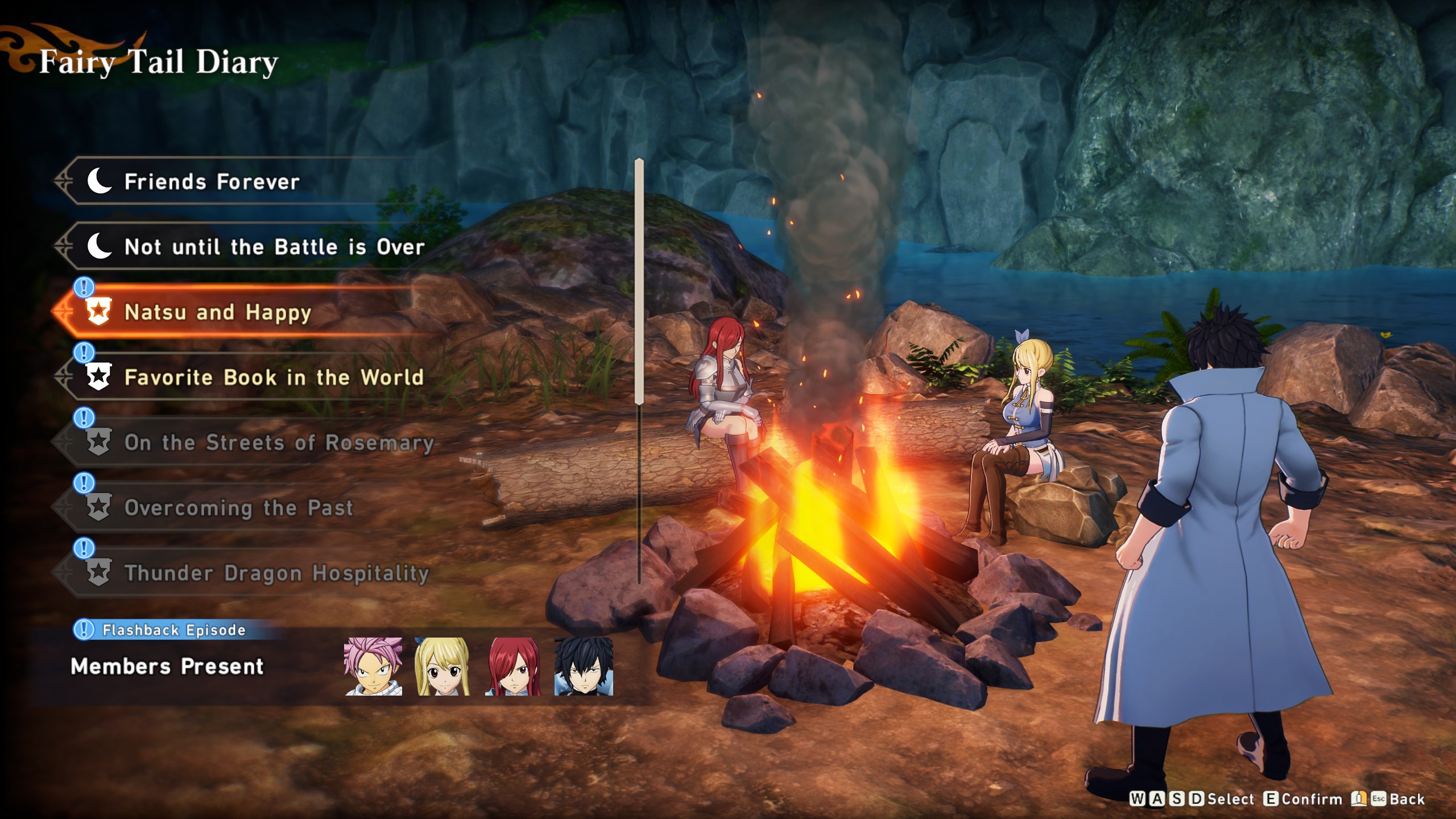This screenshot has width=1456, height=819.
Task: Pick On the Streets of Rosemary
Action: (x=279, y=442)
